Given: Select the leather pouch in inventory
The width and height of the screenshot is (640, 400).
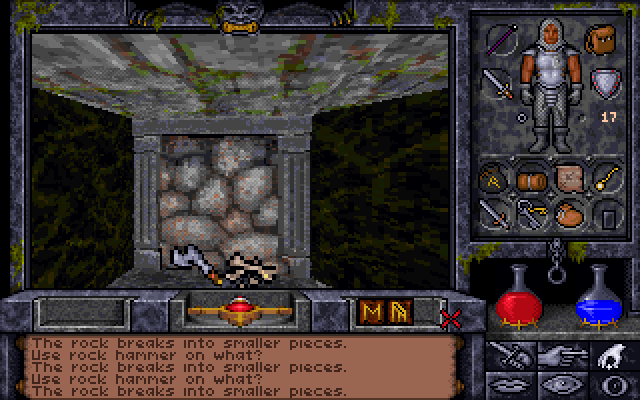Looking at the screenshot, I should 571,214.
